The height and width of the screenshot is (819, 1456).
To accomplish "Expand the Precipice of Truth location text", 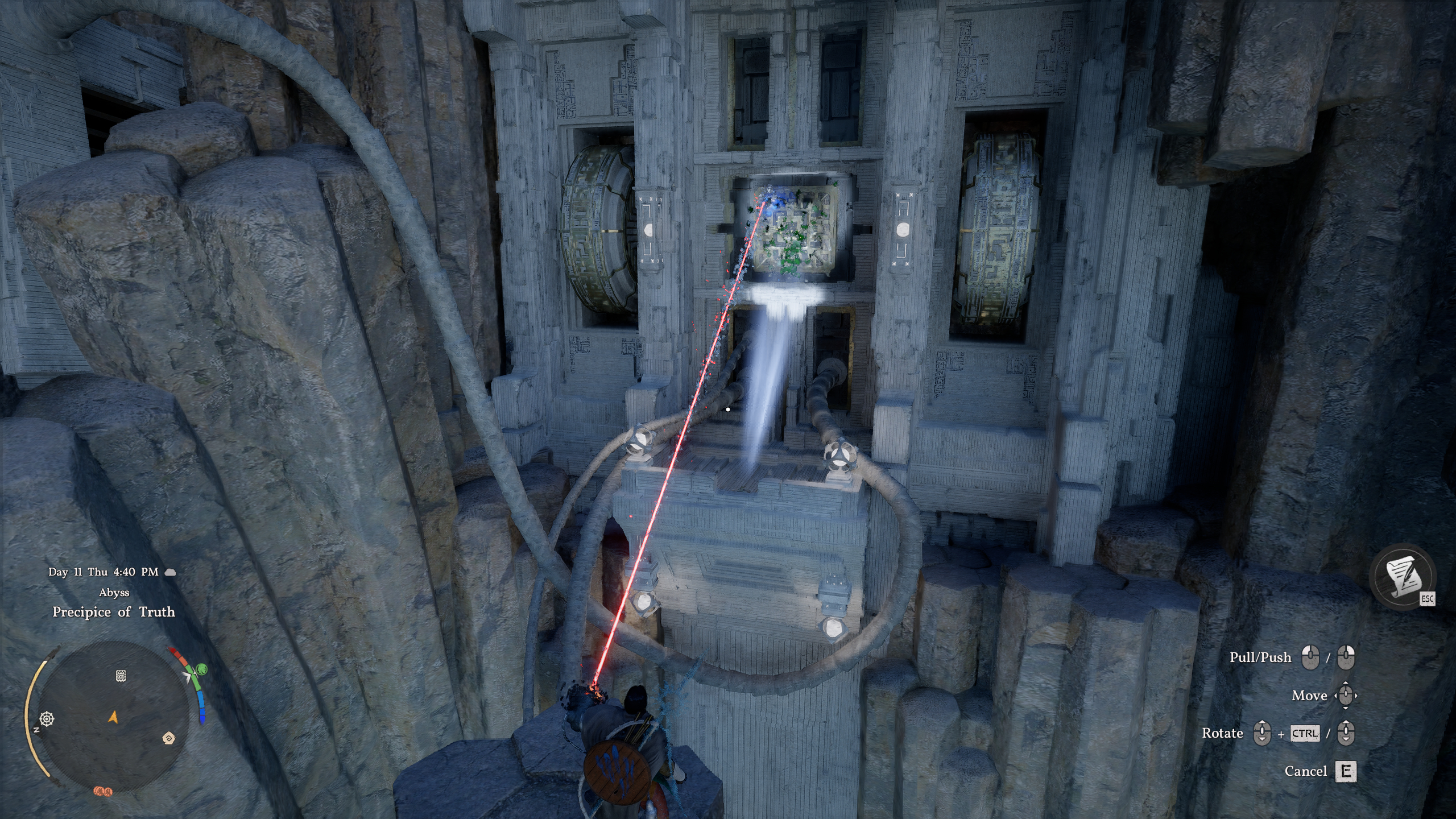I will click(x=114, y=613).
